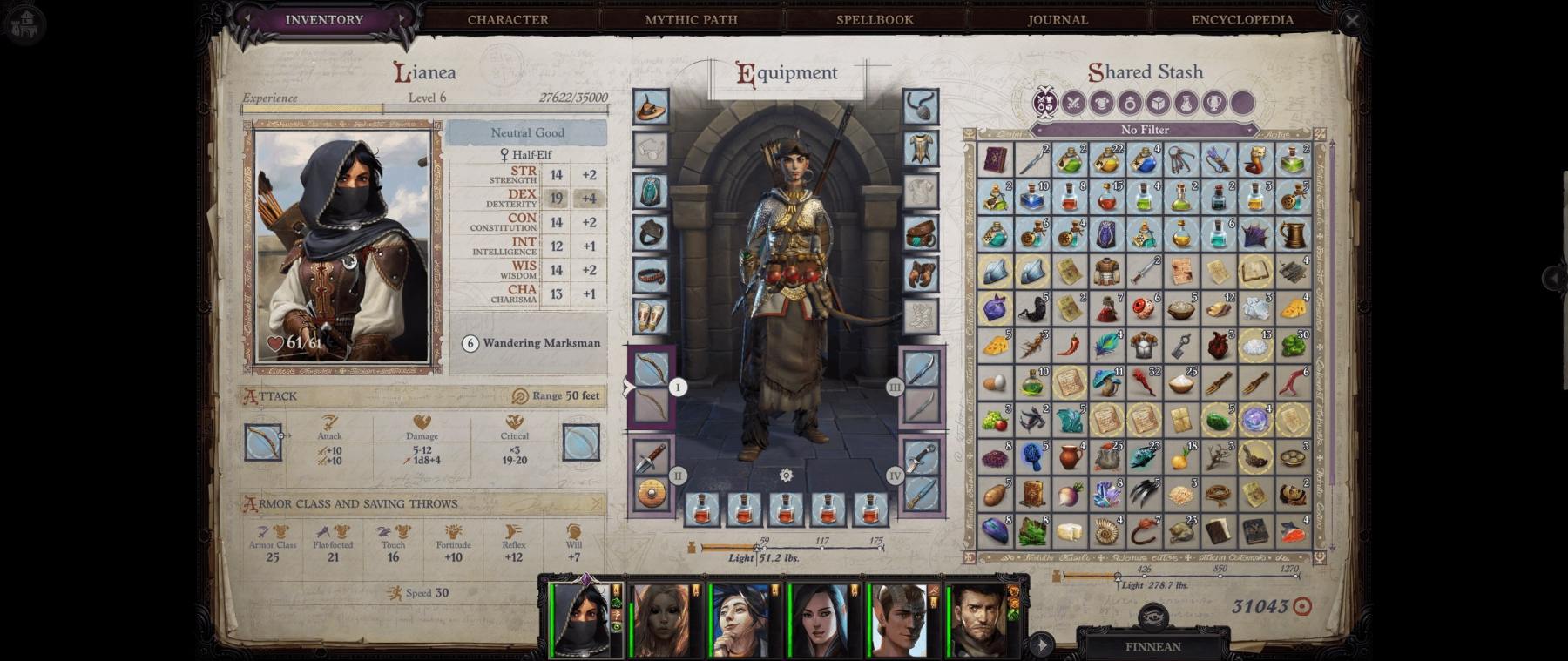The width and height of the screenshot is (1568, 661).
Task: Select the equipped hat slot
Action: pos(651,107)
